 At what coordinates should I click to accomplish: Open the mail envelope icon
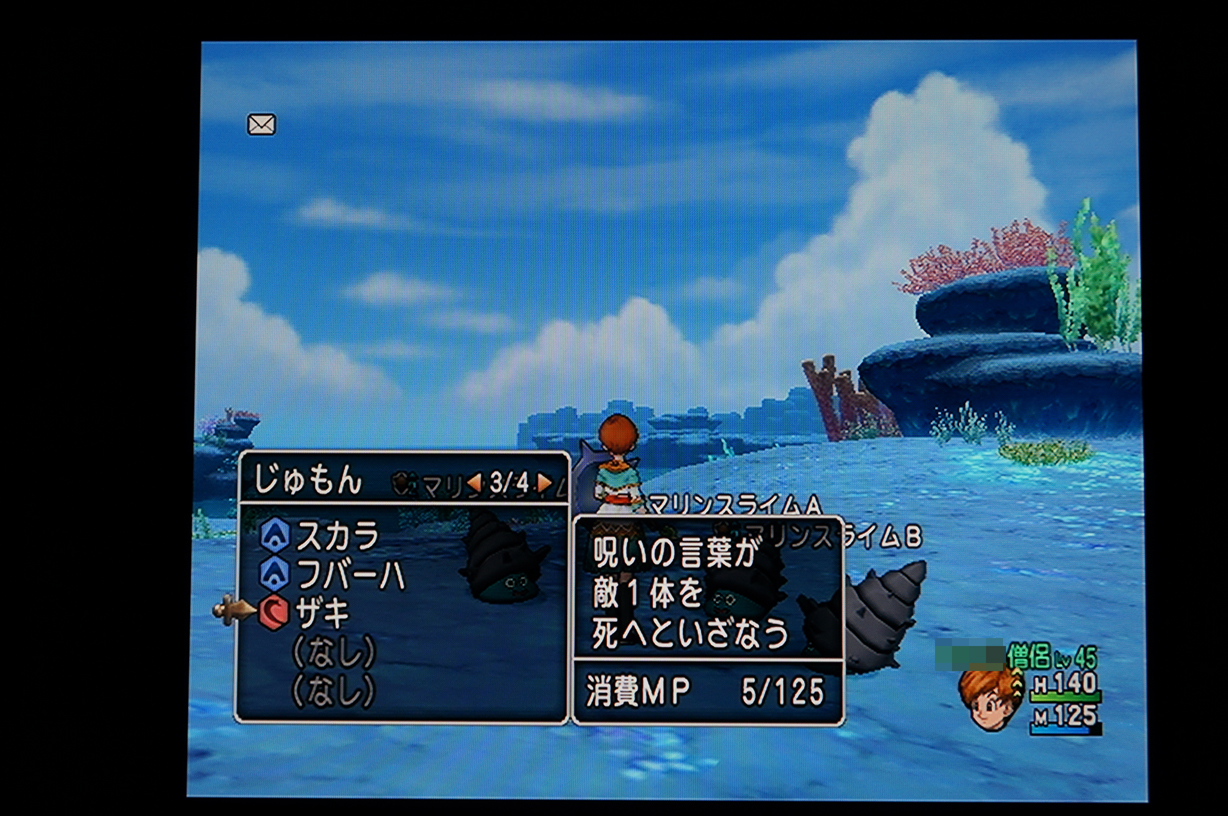click(x=261, y=125)
